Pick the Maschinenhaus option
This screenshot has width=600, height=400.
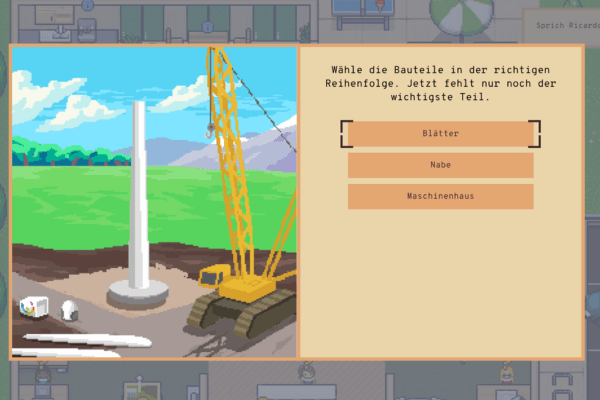[x=440, y=196]
